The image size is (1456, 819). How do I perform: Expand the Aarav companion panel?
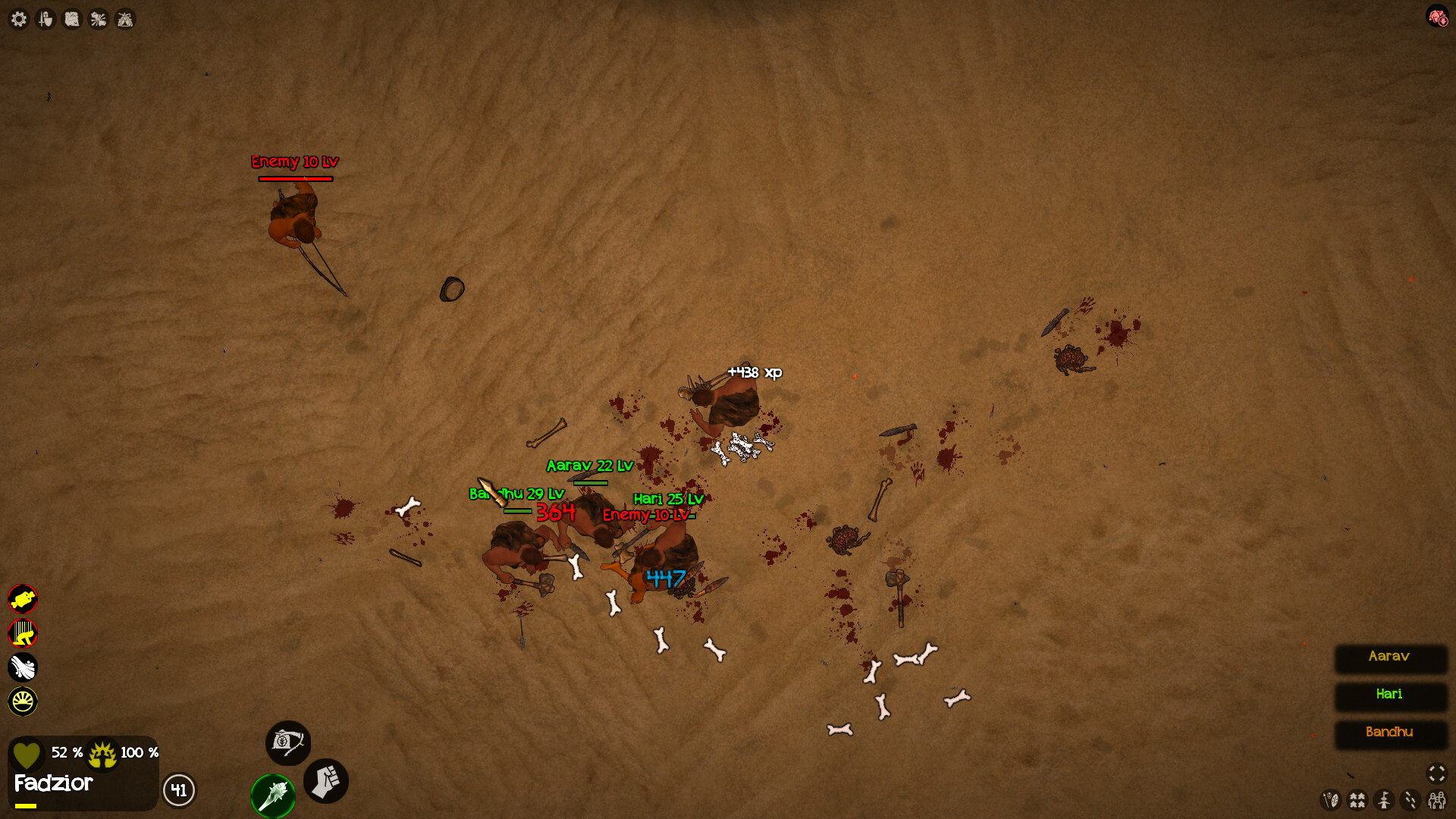tap(1390, 659)
